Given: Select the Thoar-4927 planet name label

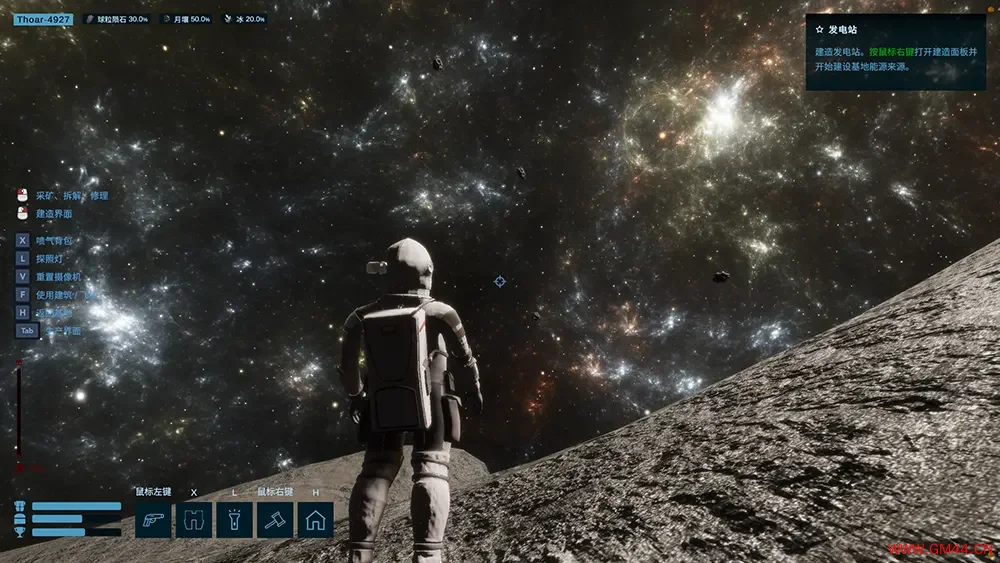Looking at the screenshot, I should [43, 19].
